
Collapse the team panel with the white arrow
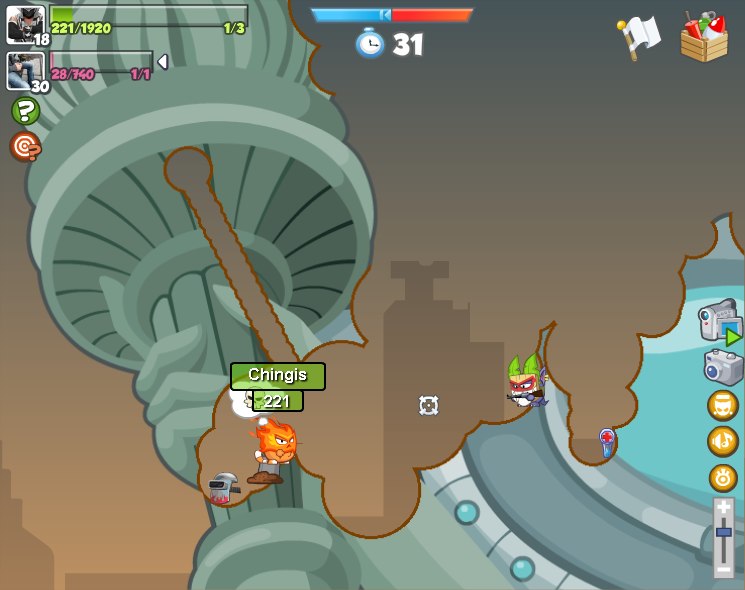tap(162, 62)
